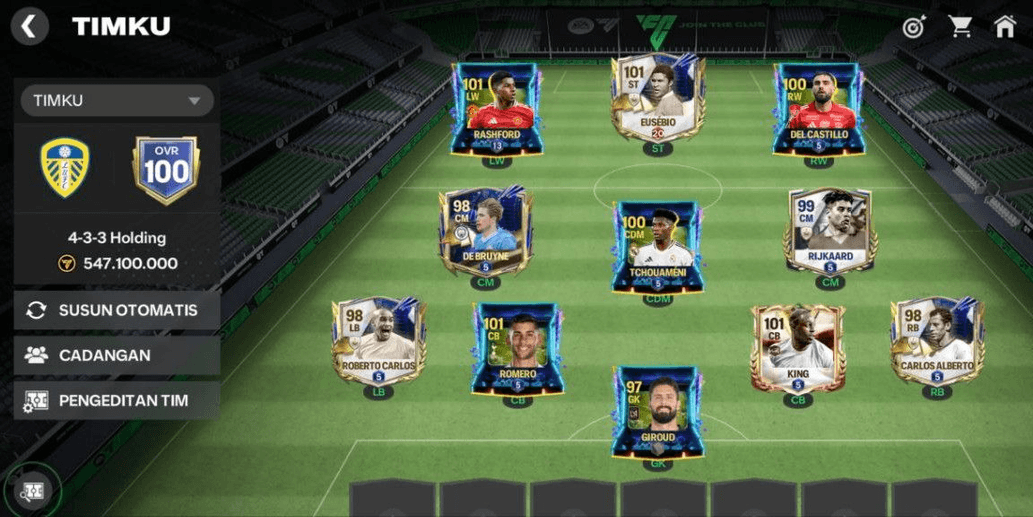Choose the Giroud goalkeeper card
The width and height of the screenshot is (1033, 517).
(657, 412)
